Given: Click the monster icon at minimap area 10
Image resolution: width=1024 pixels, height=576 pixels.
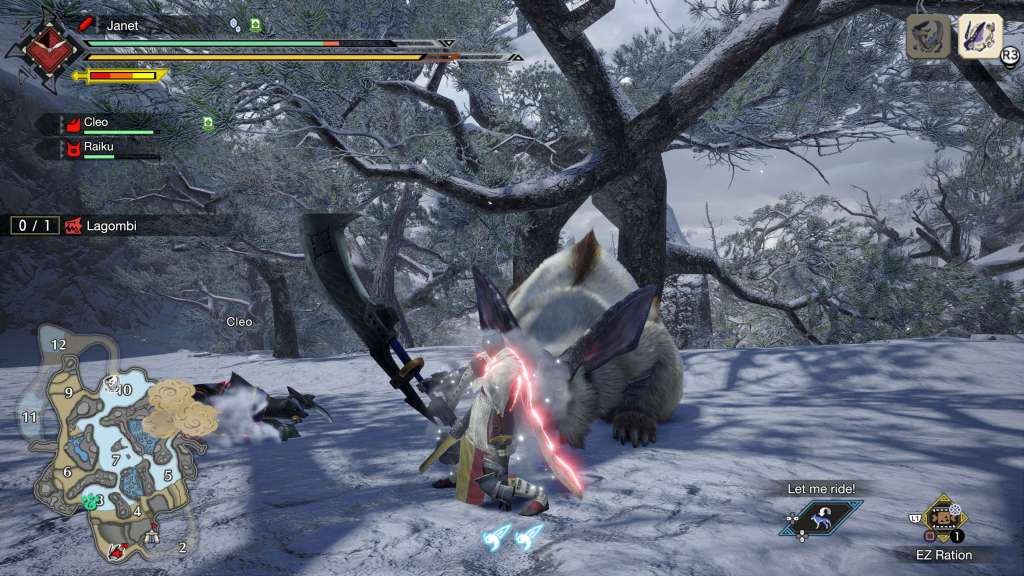Looking at the screenshot, I should coord(113,382).
